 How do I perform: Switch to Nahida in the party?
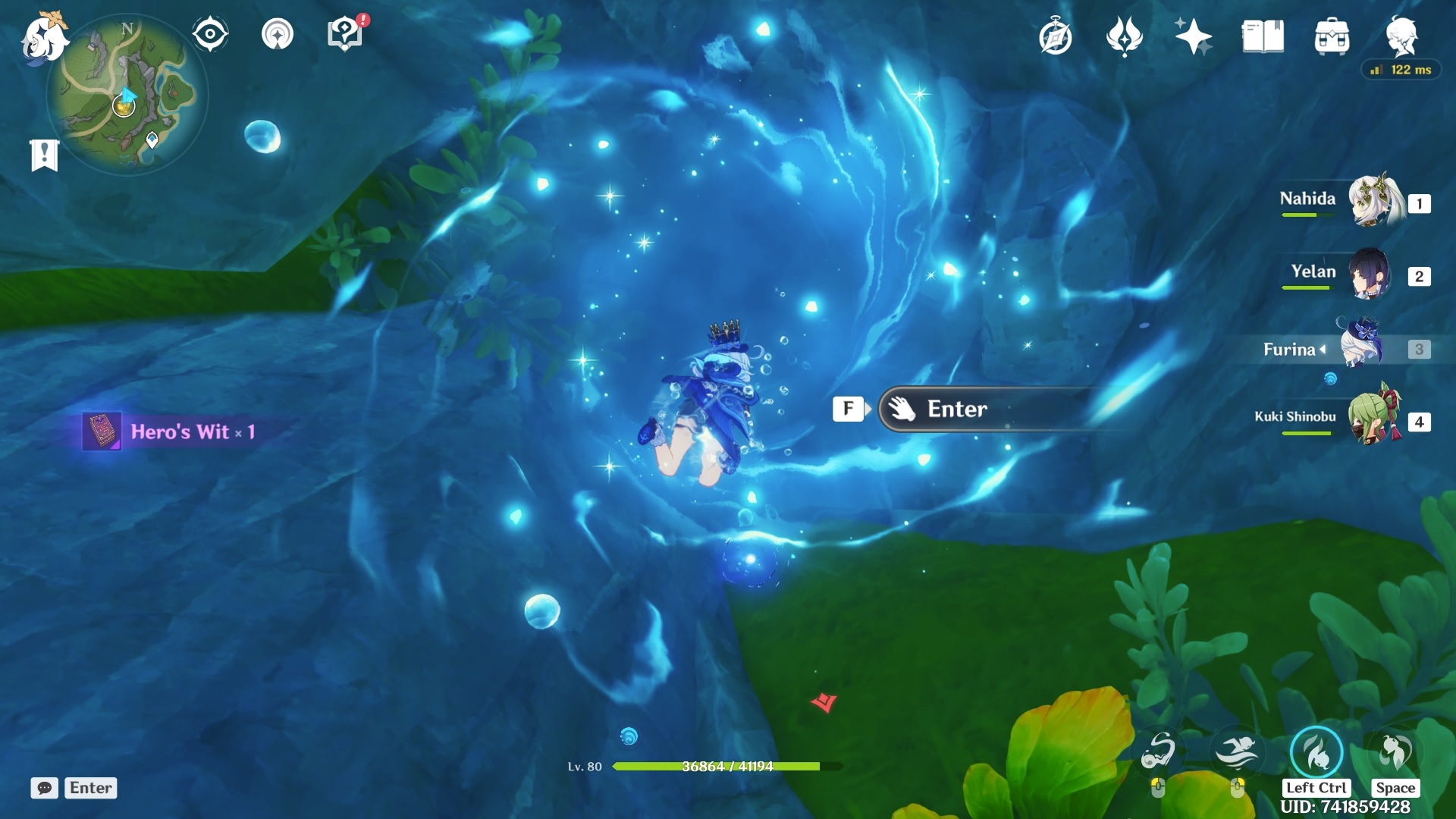point(1374,202)
